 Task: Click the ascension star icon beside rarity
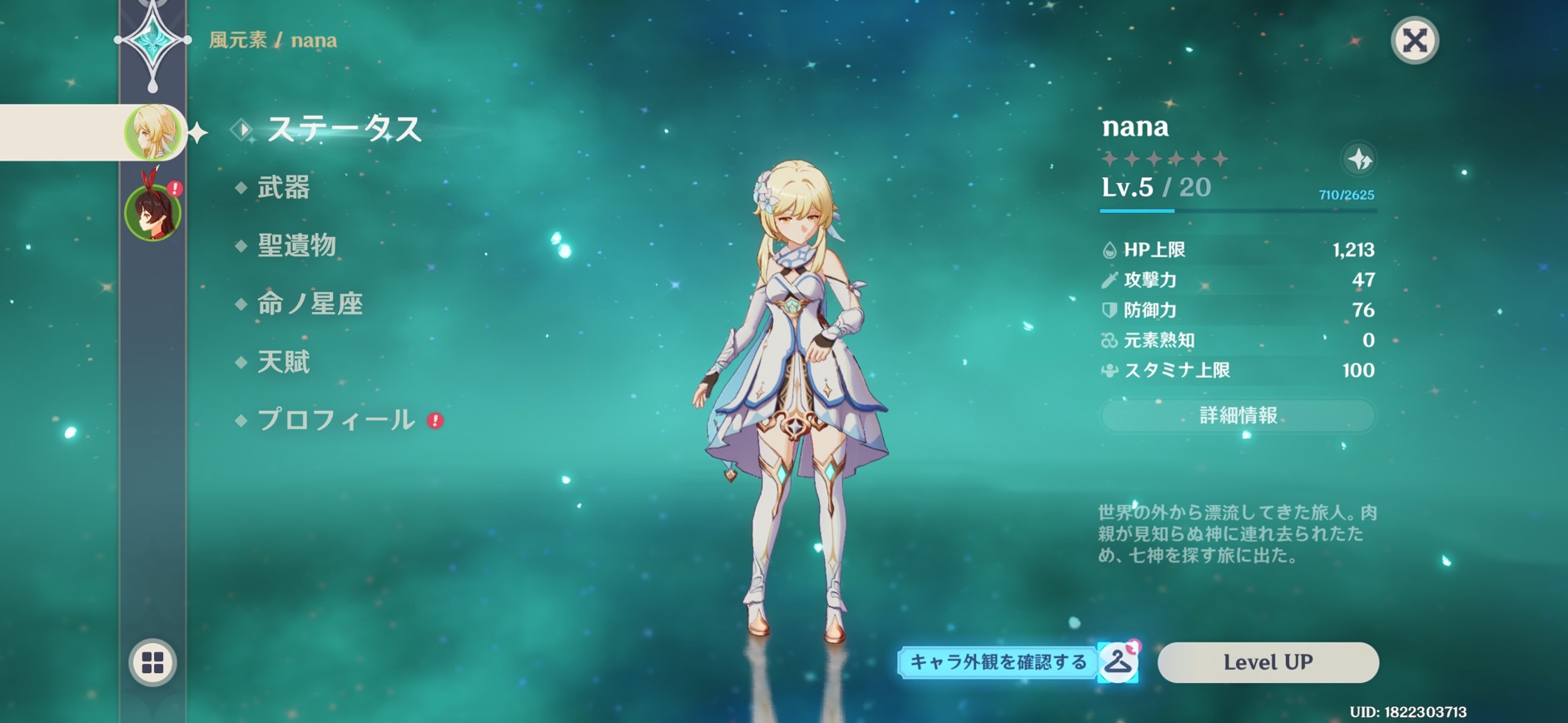point(1359,159)
